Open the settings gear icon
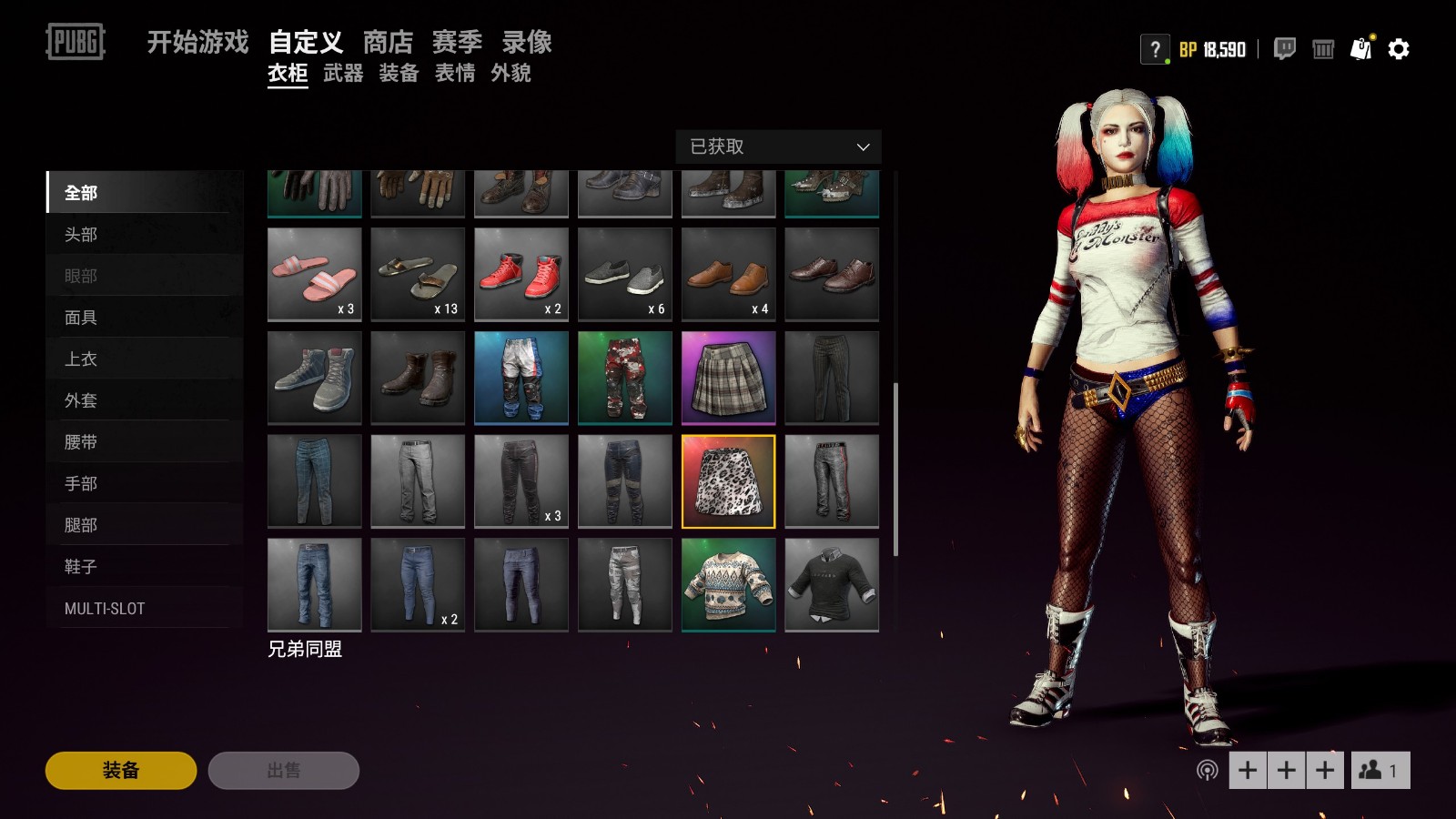This screenshot has width=1456, height=819. [x=1398, y=50]
